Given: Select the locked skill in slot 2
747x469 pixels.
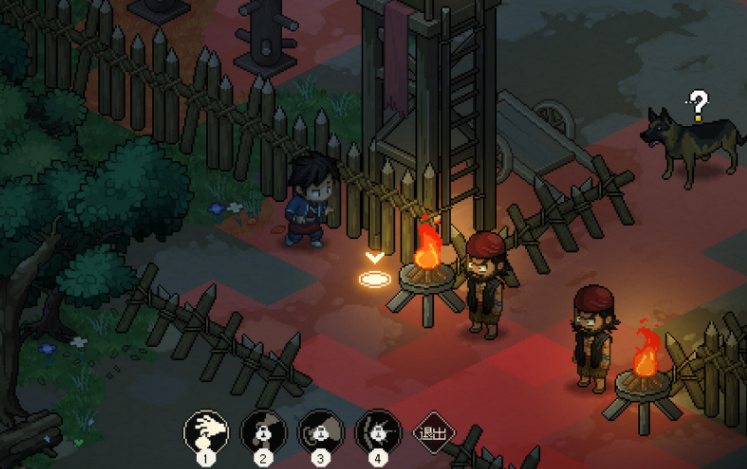Looking at the screenshot, I should pos(263,433).
